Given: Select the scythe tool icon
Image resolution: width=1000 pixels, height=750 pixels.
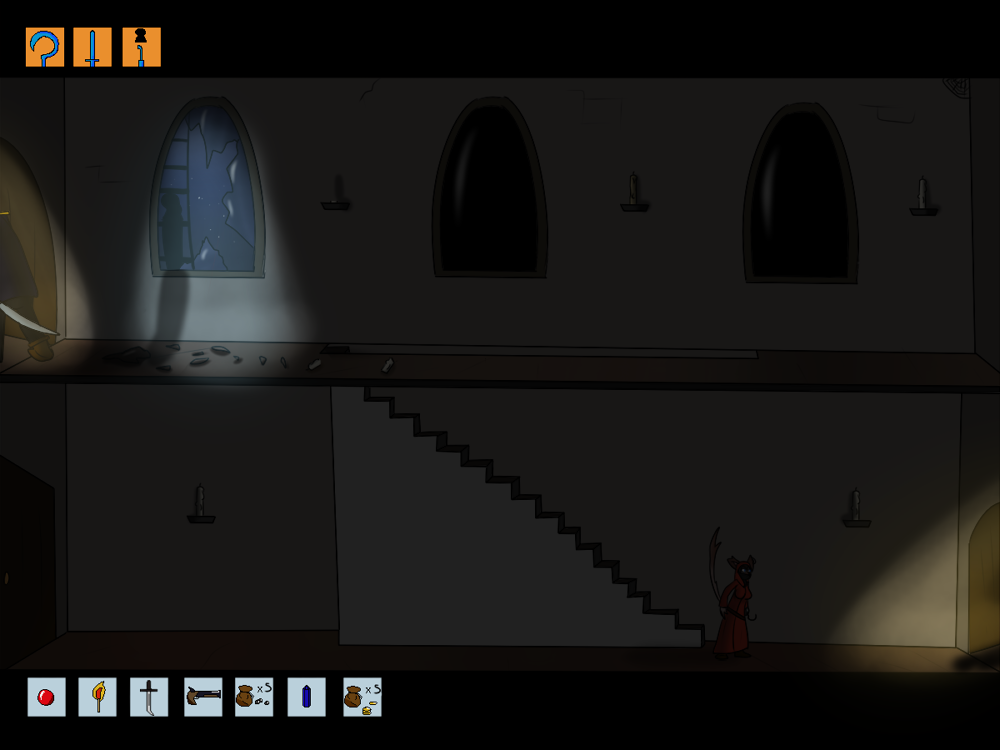Looking at the screenshot, I should pyautogui.click(x=45, y=47).
